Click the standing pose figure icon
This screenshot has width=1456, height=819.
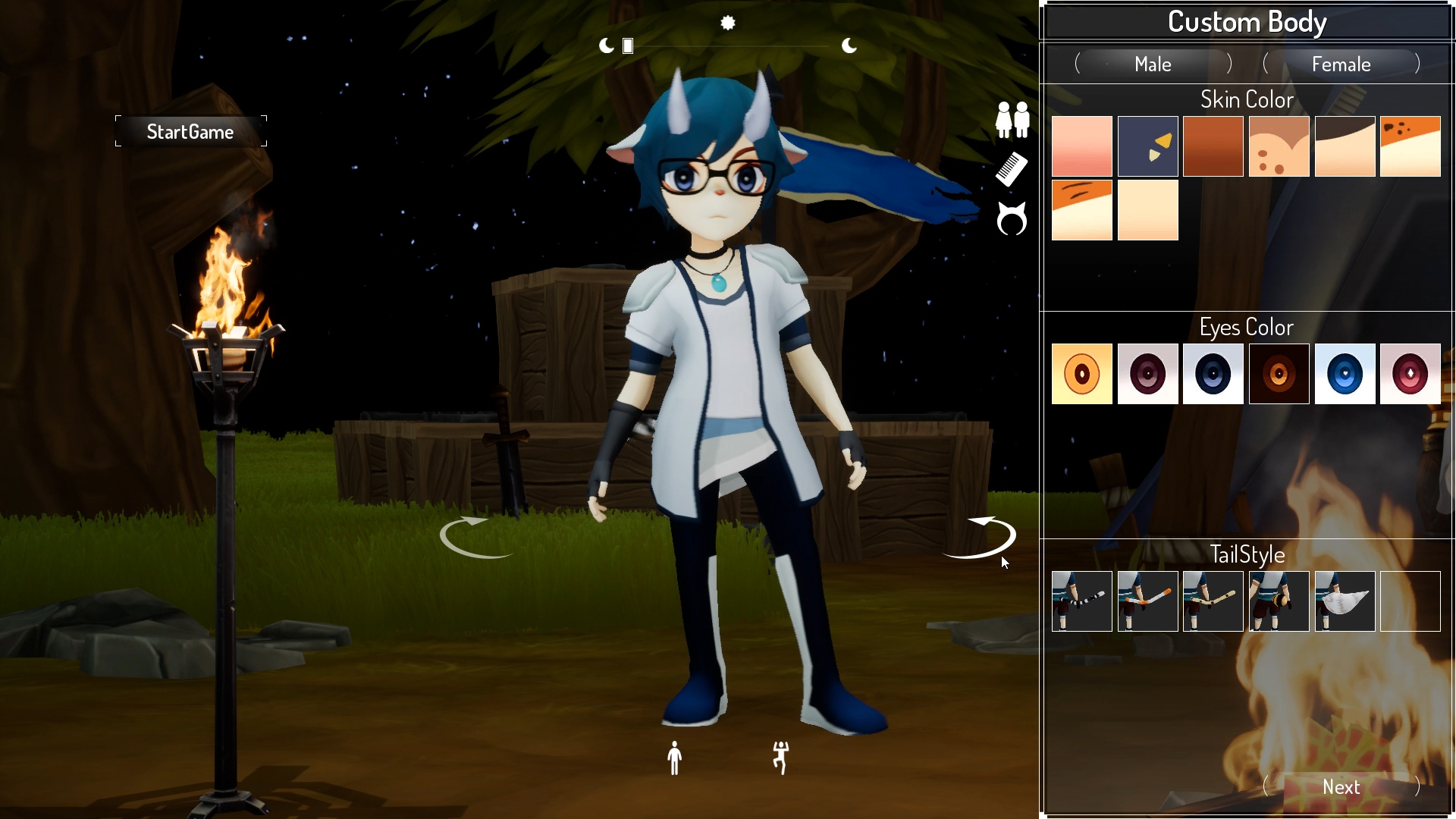pyautogui.click(x=673, y=758)
